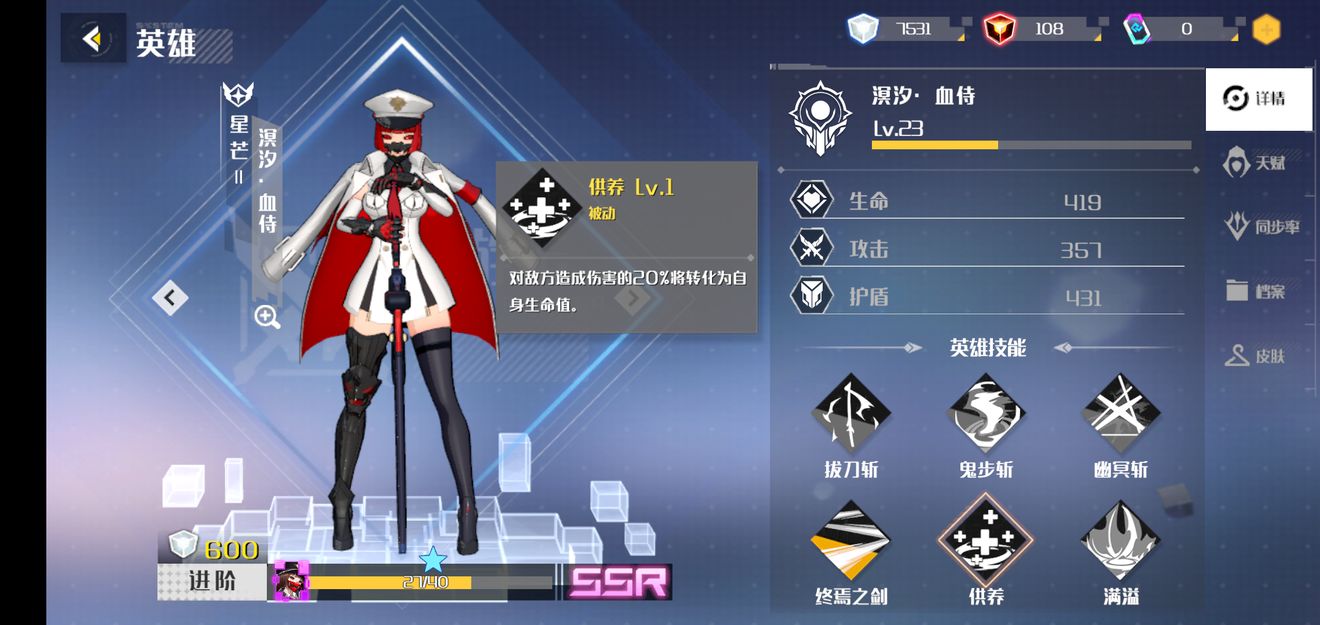Open the 同步率 sync rate tab
The image size is (1320, 625).
pyautogui.click(x=1263, y=227)
